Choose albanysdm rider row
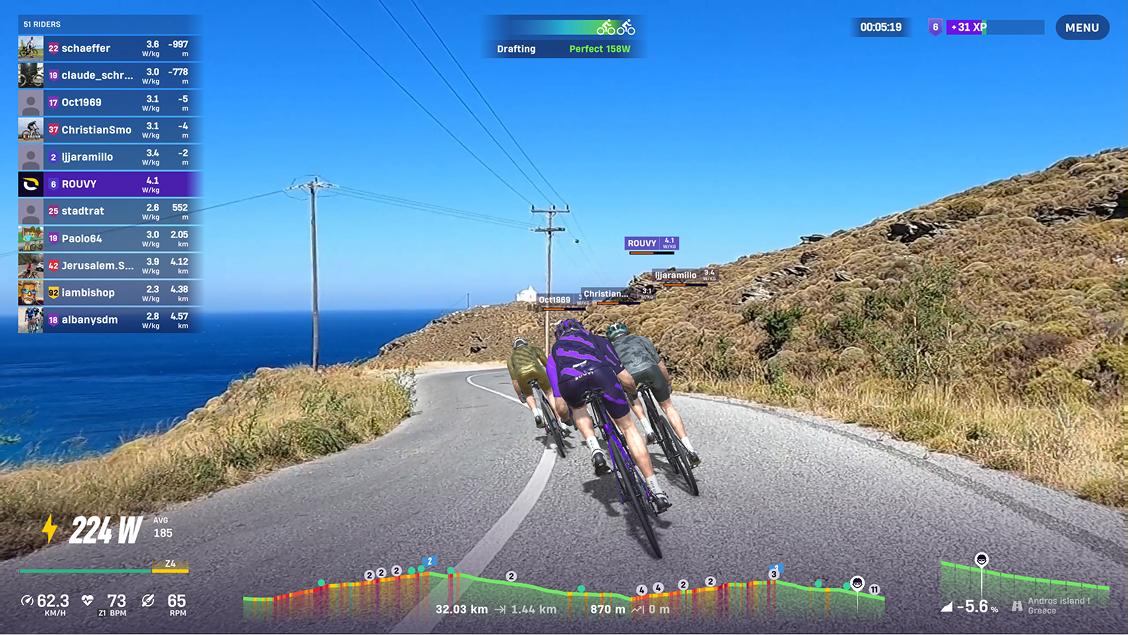Viewport: 1128px width, 635px height. pyautogui.click(x=110, y=319)
